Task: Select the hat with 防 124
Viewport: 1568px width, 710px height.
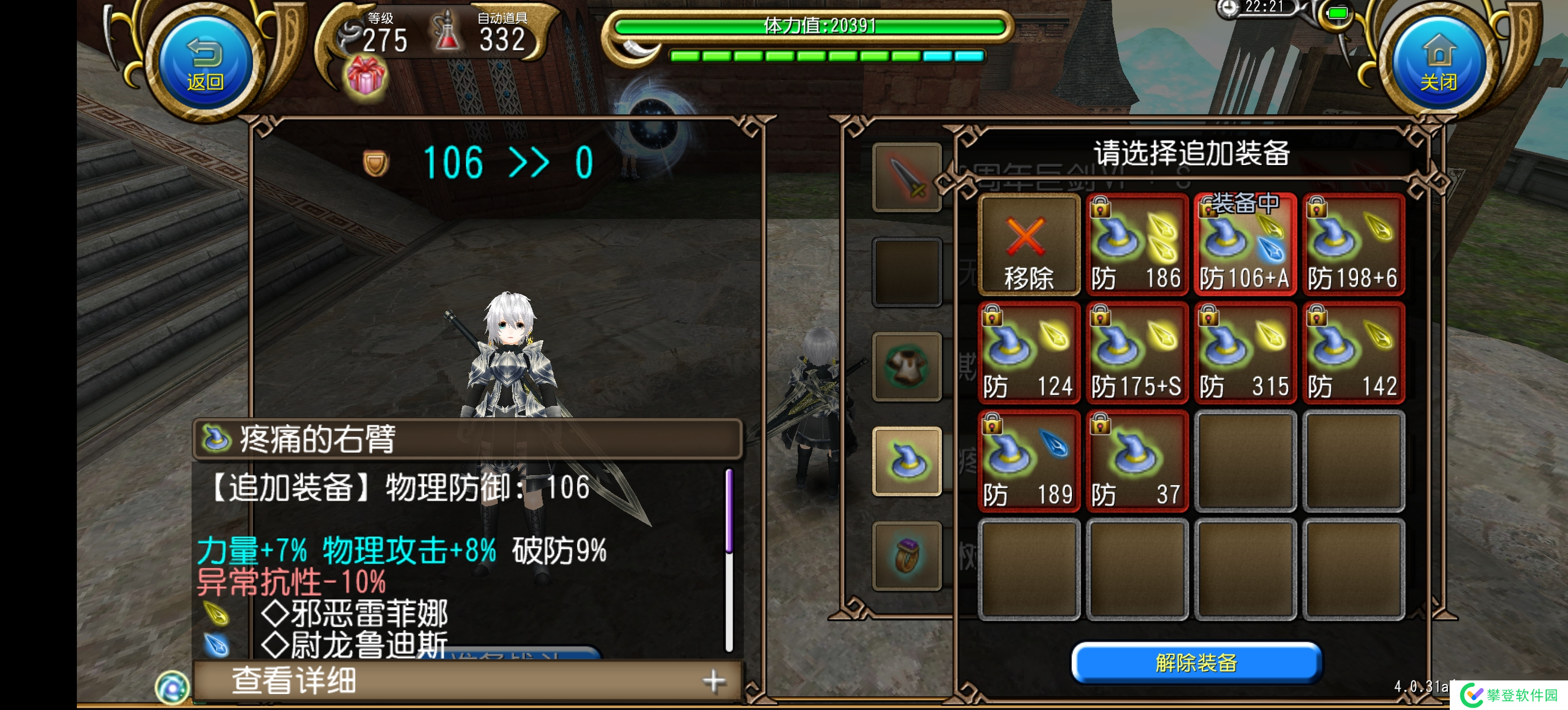Action: [1028, 353]
